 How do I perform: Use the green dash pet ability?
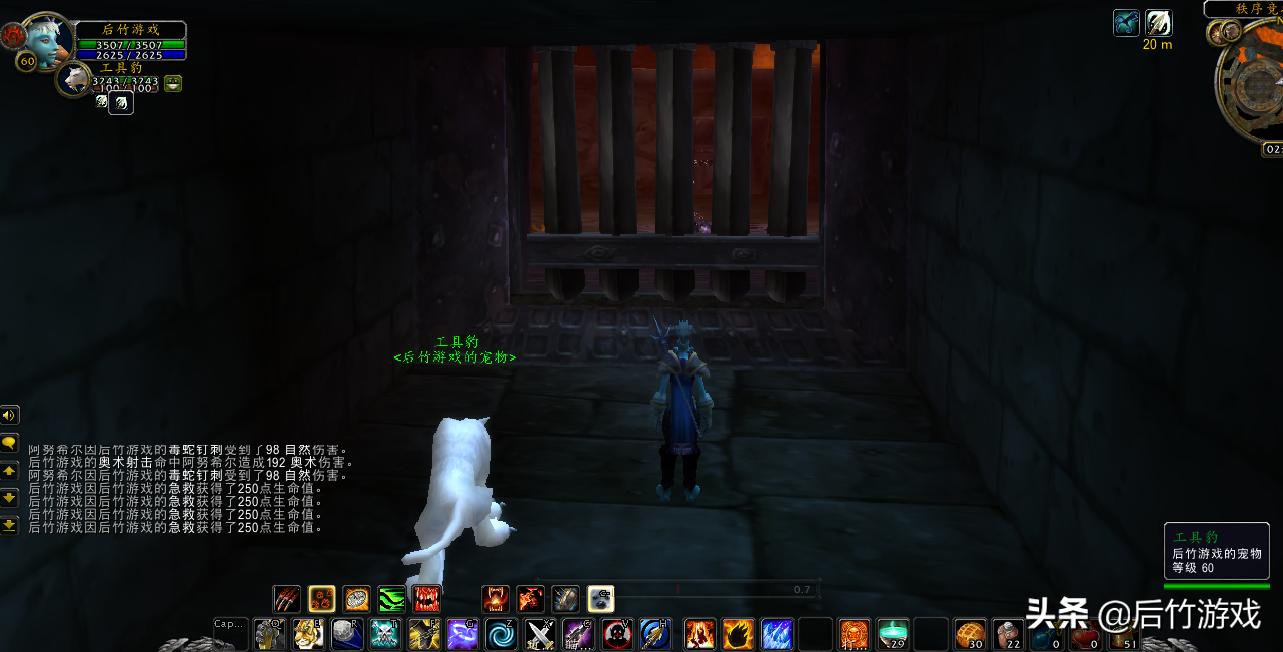pos(392,599)
